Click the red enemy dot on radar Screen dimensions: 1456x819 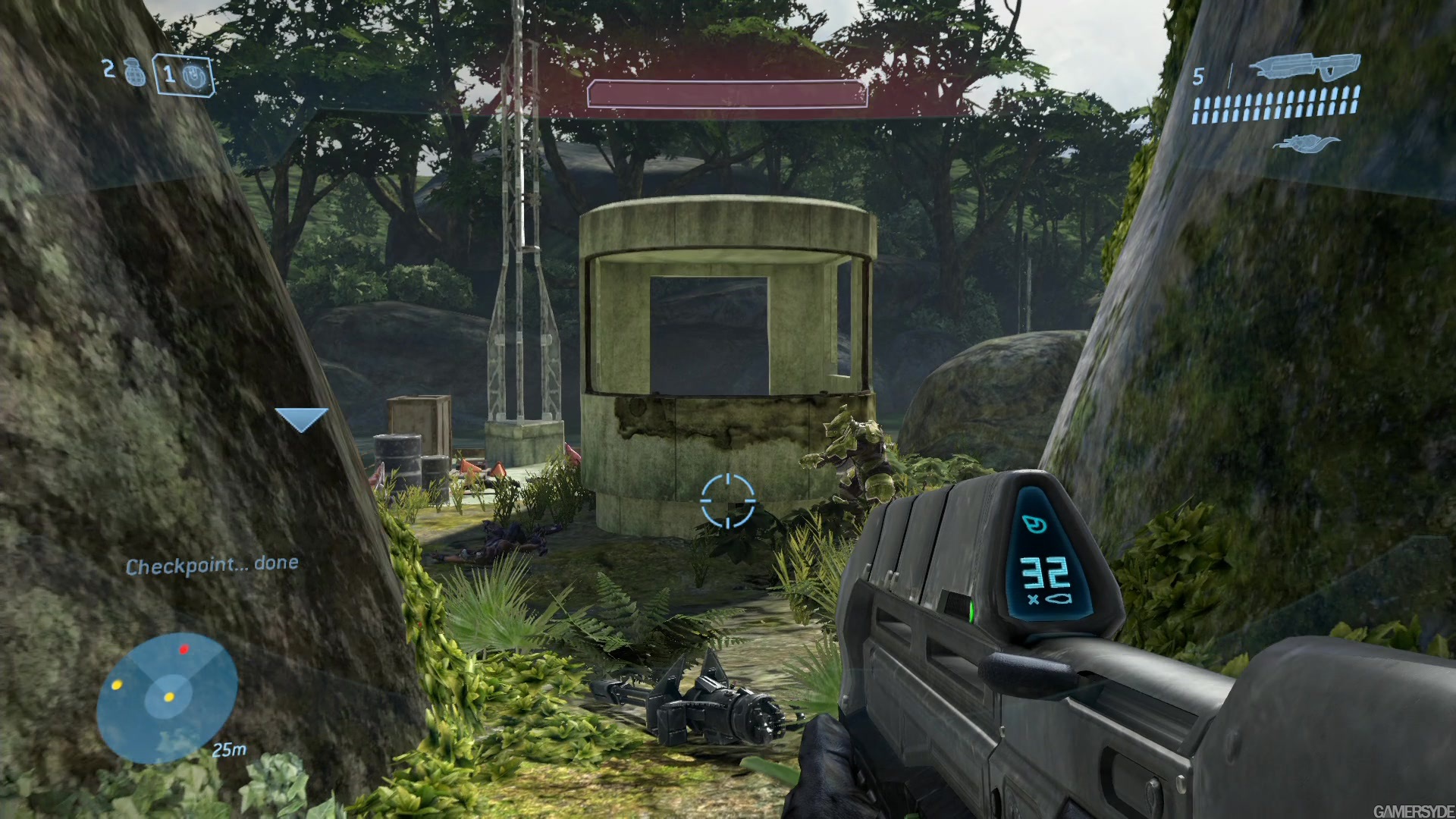[184, 650]
